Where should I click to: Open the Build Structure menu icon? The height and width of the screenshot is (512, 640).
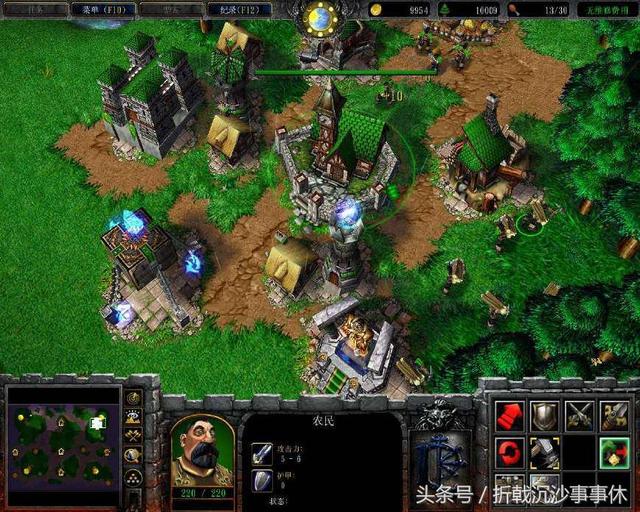pyautogui.click(x=510, y=487)
